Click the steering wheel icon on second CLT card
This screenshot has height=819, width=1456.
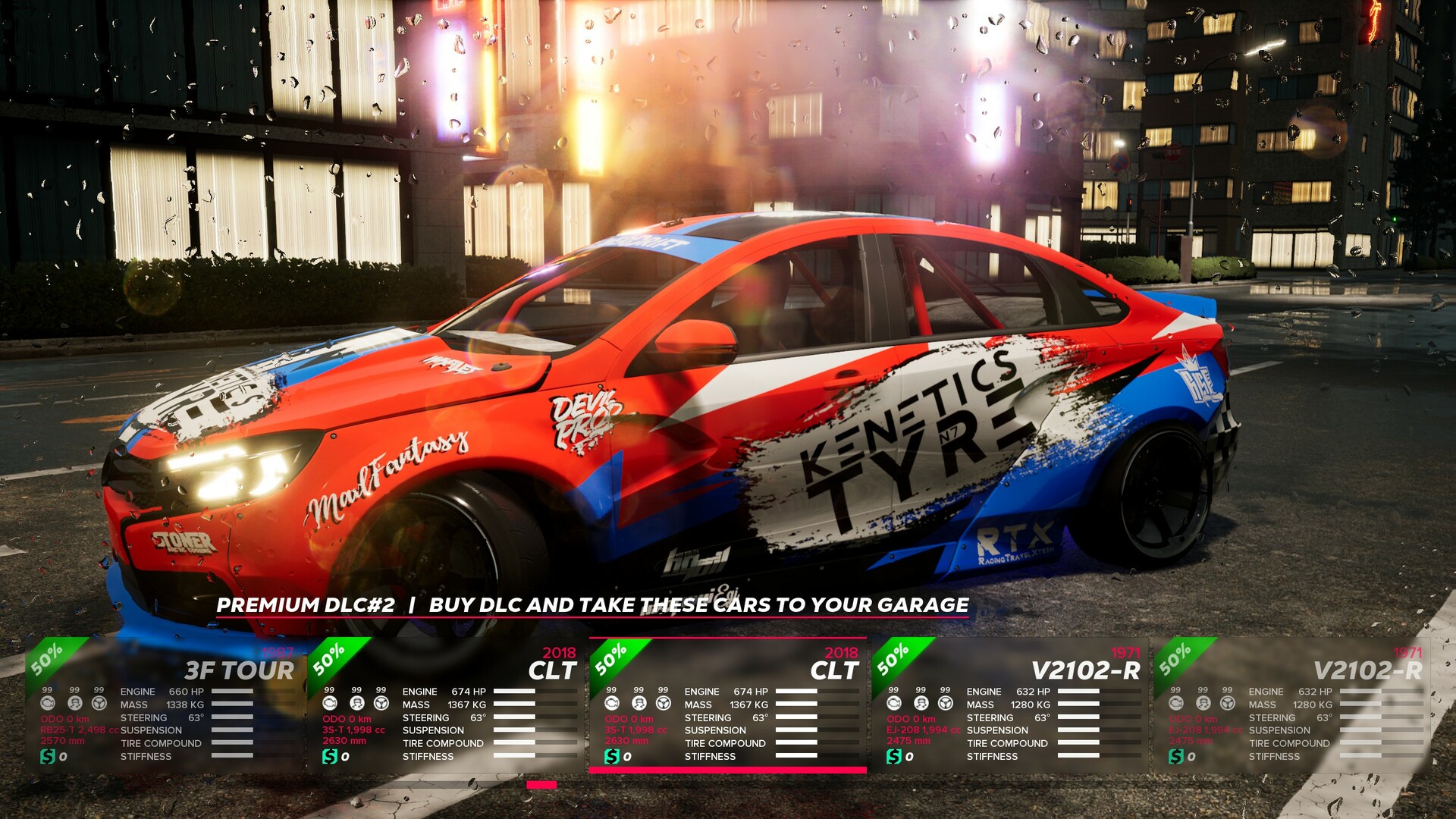pos(663,704)
